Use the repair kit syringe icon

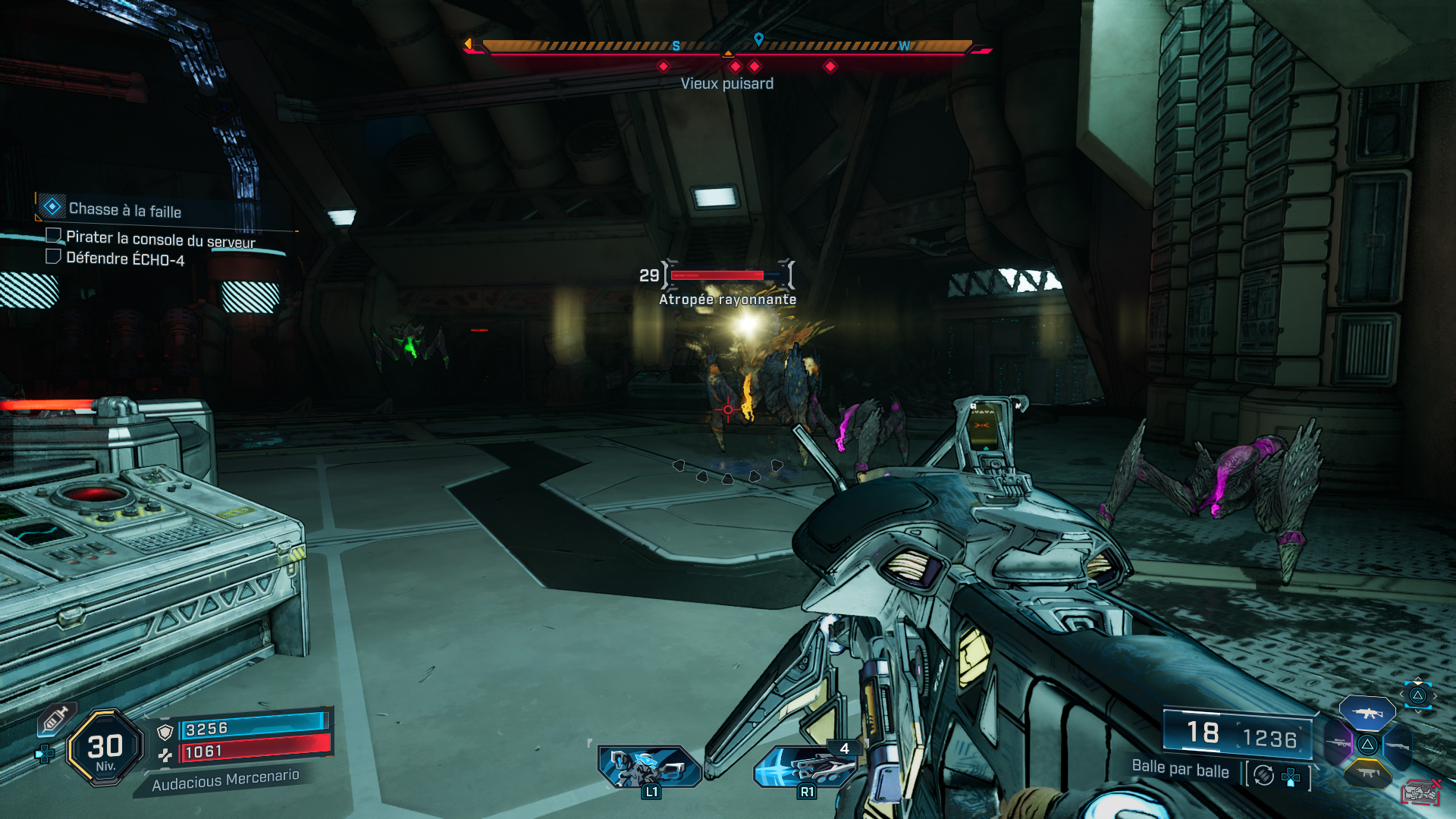(55, 720)
